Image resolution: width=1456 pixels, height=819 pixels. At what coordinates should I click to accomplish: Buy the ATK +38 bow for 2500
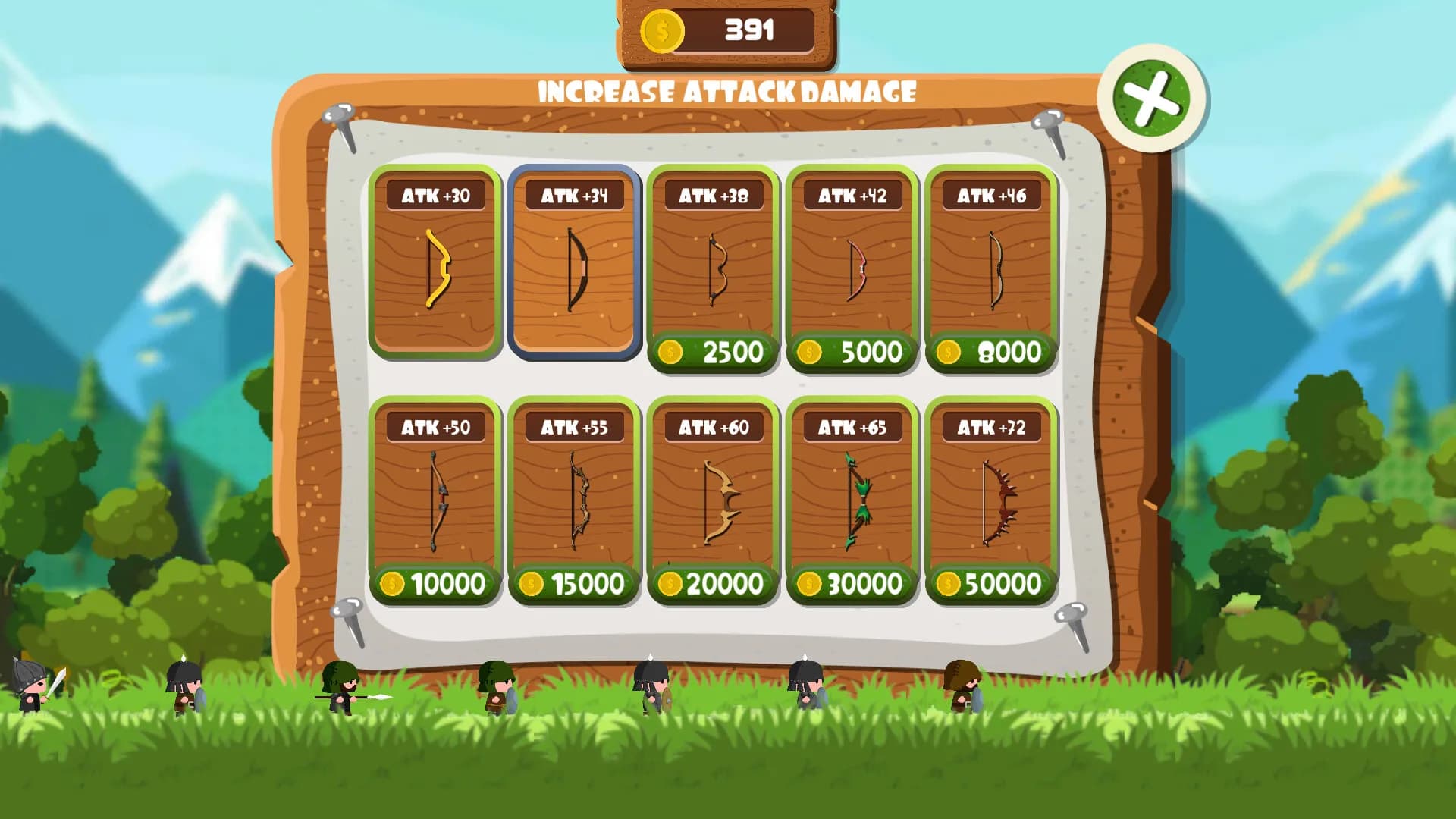[713, 352]
